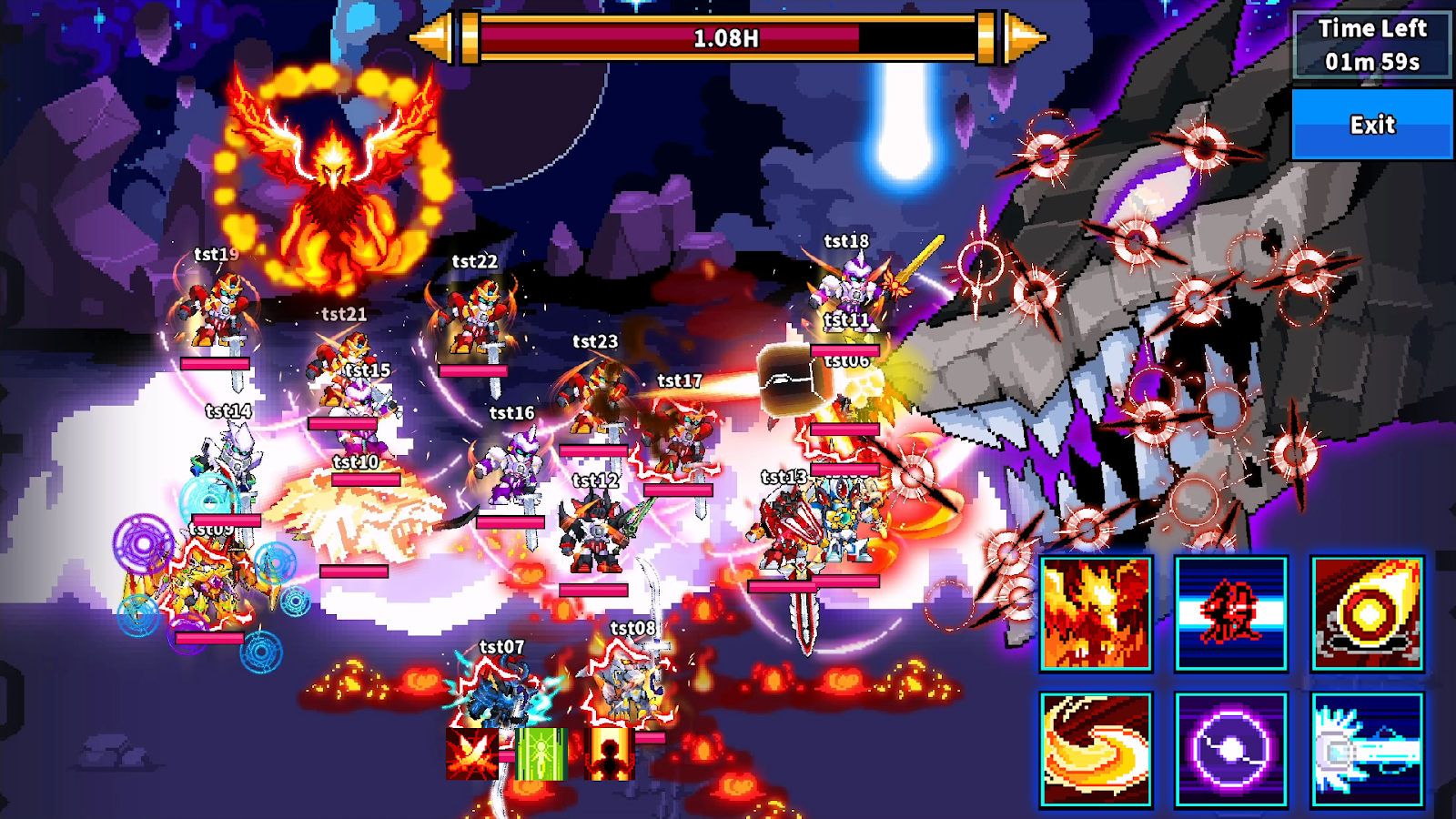Fire the blue laser beam skill
1456x819 pixels.
[x=1367, y=750]
